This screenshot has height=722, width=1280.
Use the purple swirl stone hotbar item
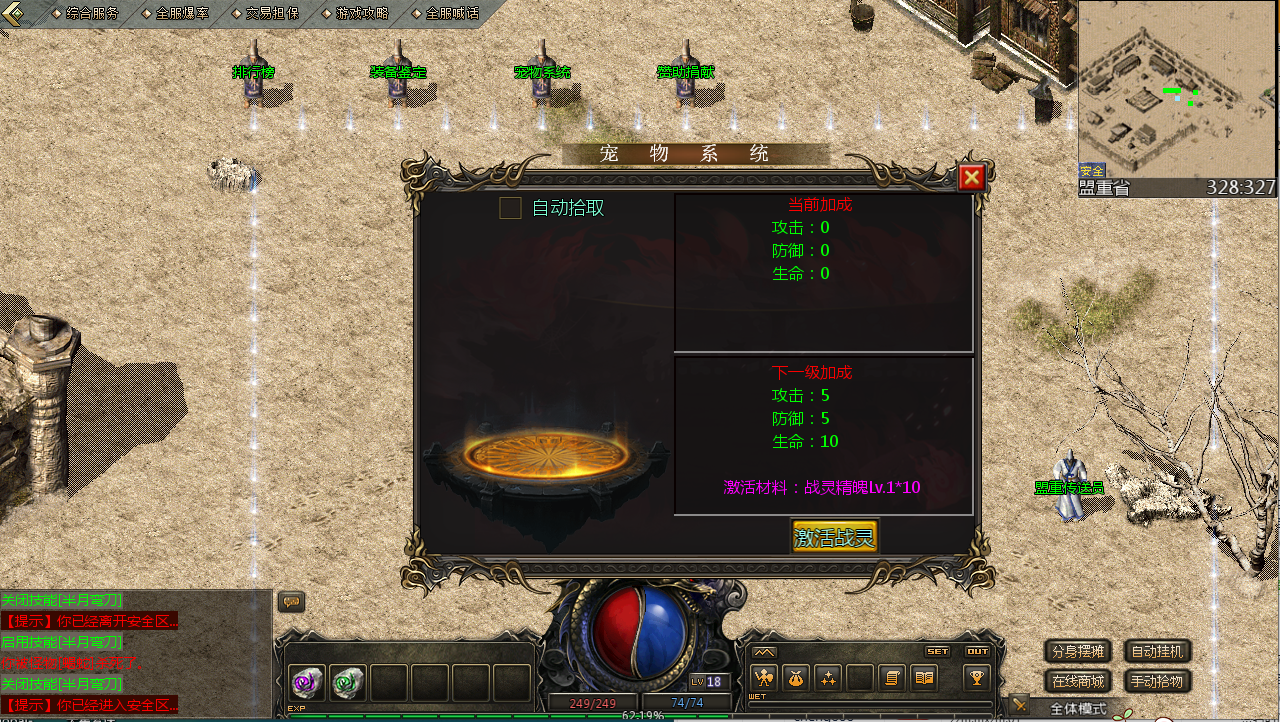[x=306, y=683]
